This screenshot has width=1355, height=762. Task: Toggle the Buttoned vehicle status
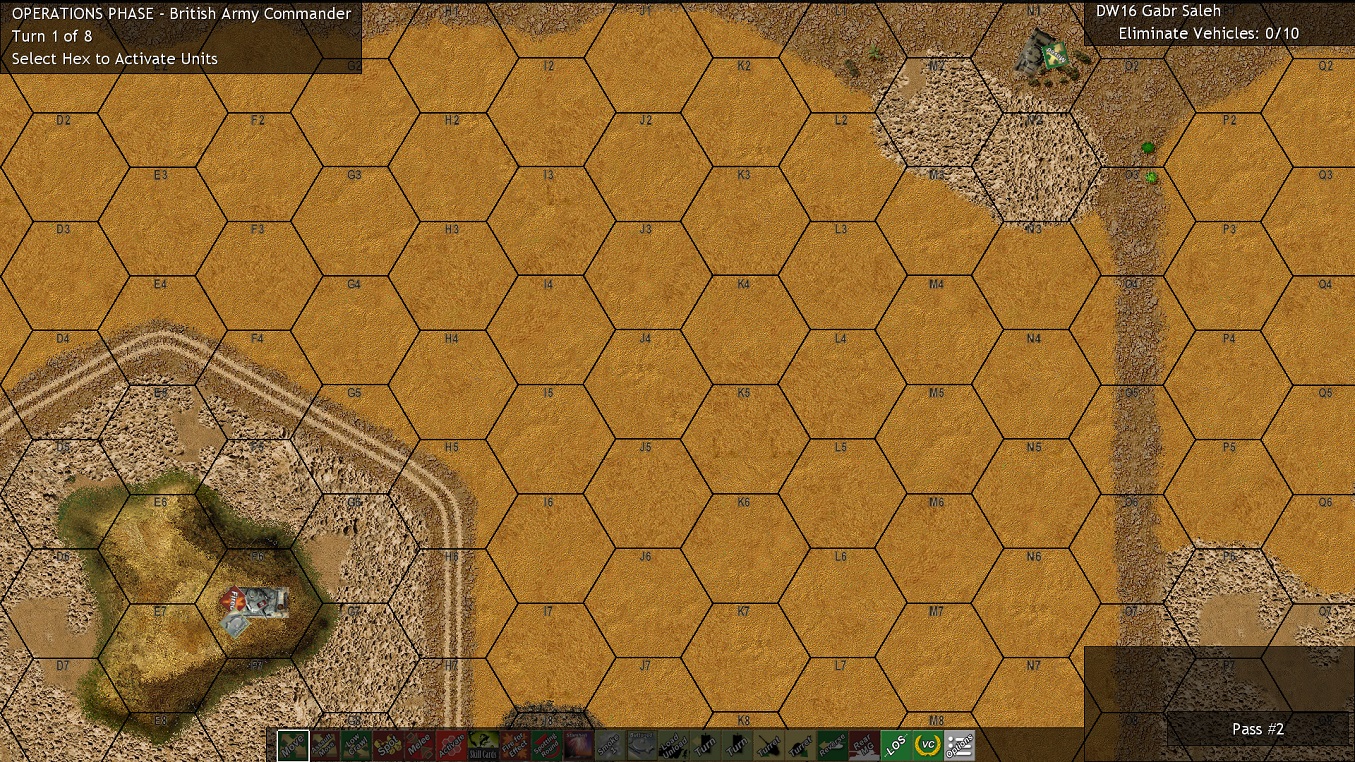coord(640,745)
